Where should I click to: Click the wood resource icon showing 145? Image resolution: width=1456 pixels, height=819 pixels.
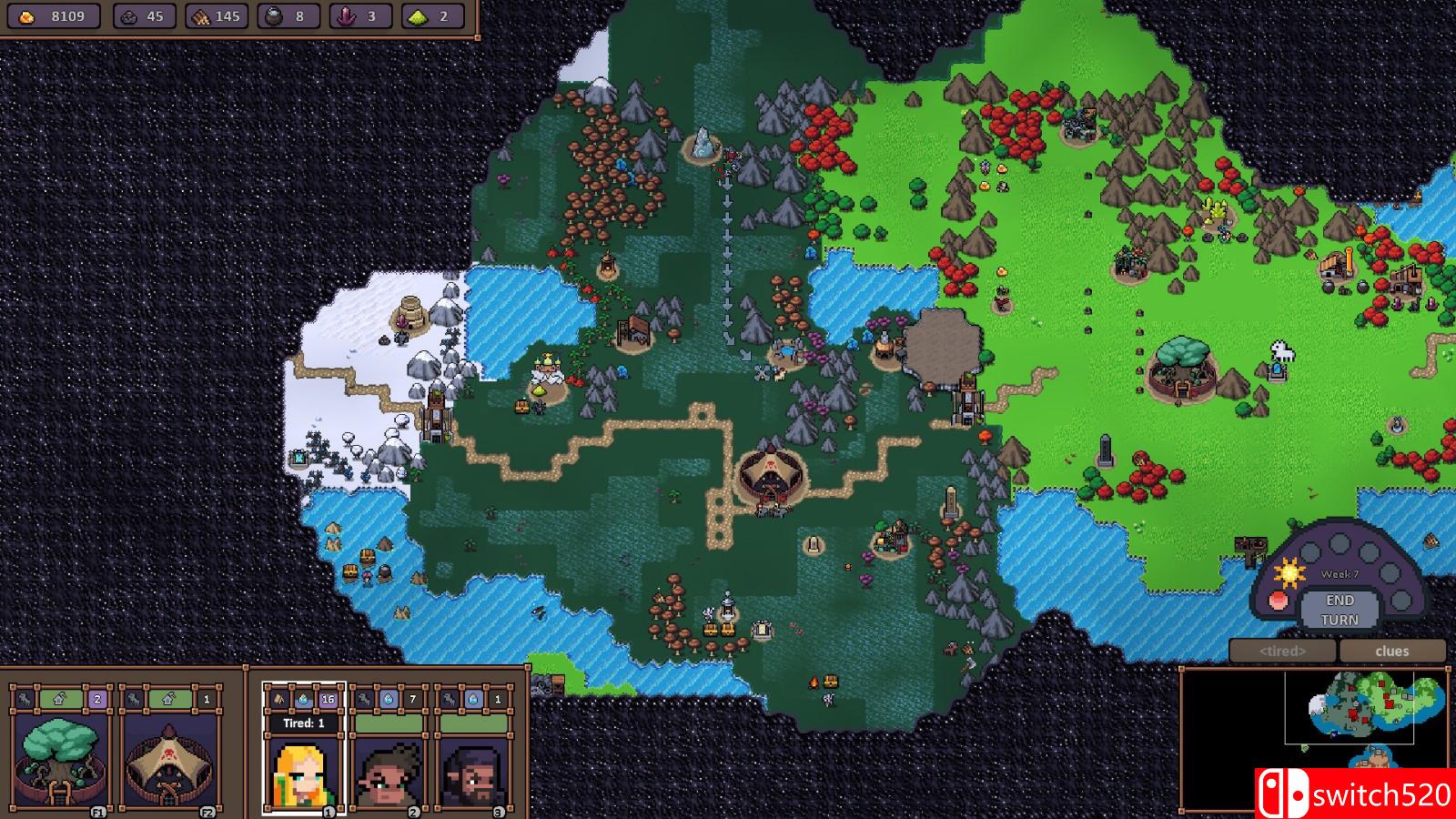pyautogui.click(x=202, y=15)
